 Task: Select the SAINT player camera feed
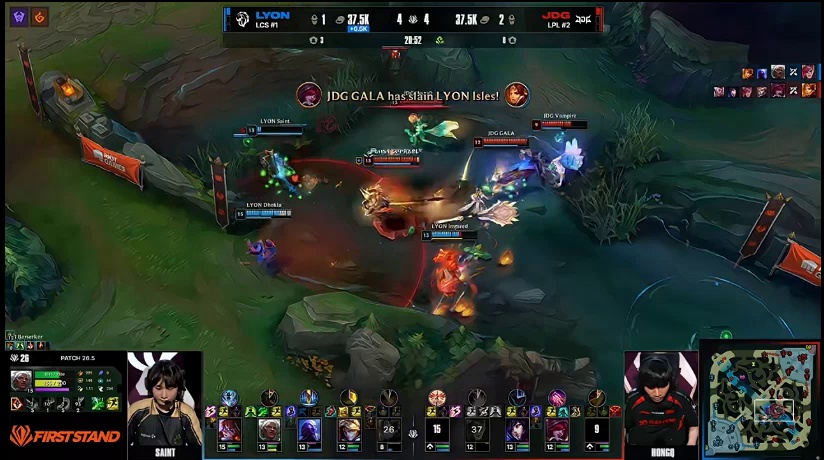(164, 398)
